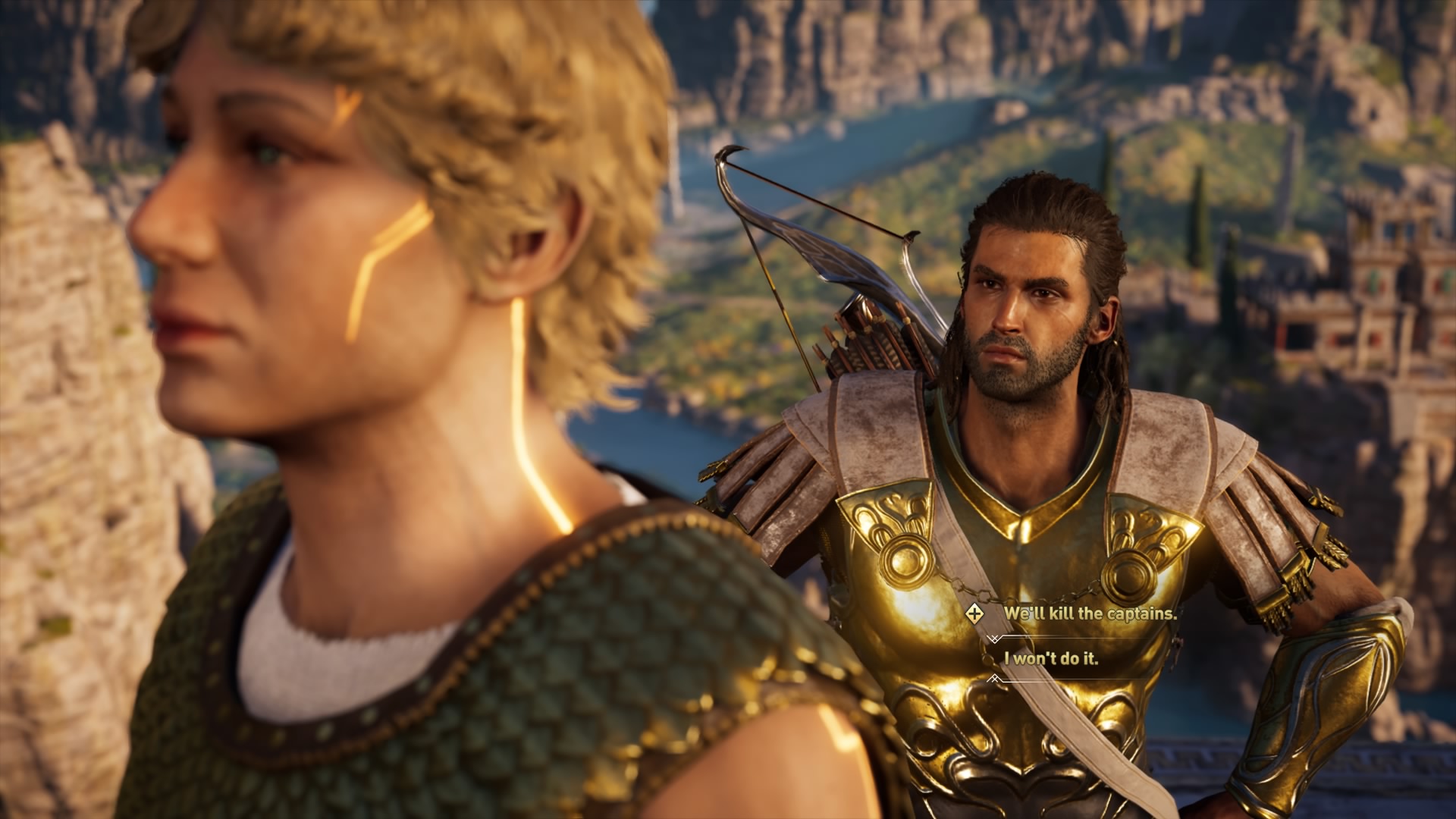The image size is (1456, 819).
Task: Select the "I won't do it." response
Action: [x=1051, y=658]
